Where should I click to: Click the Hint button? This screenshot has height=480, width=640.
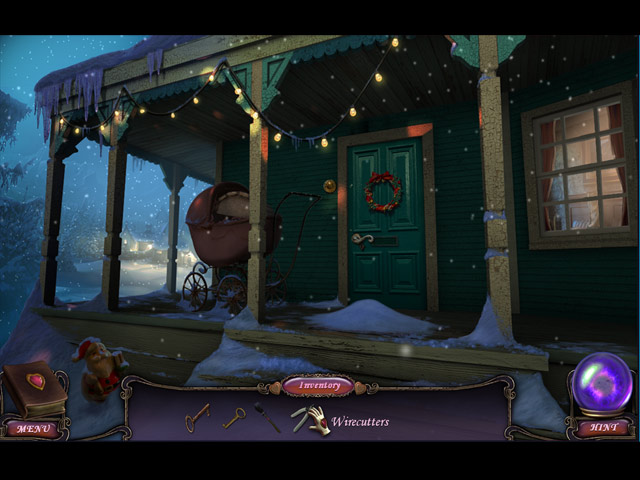coord(602,428)
